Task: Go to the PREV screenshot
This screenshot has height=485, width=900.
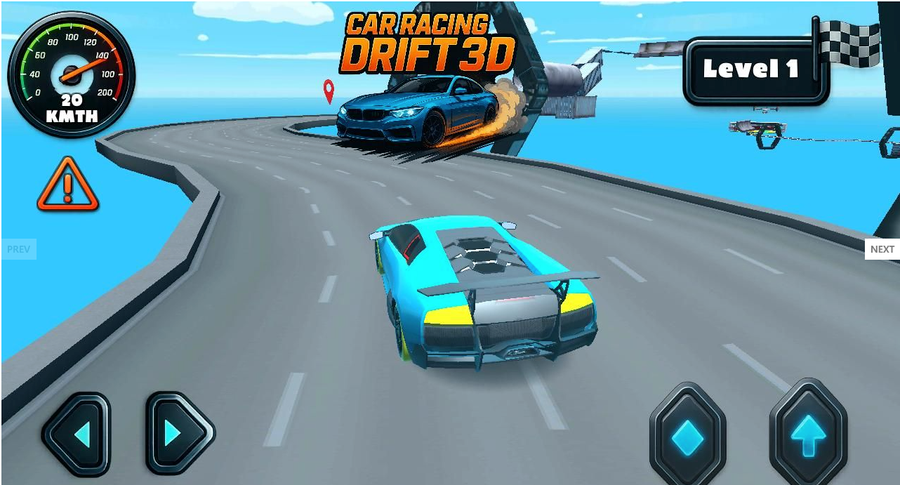Action: click(x=19, y=248)
